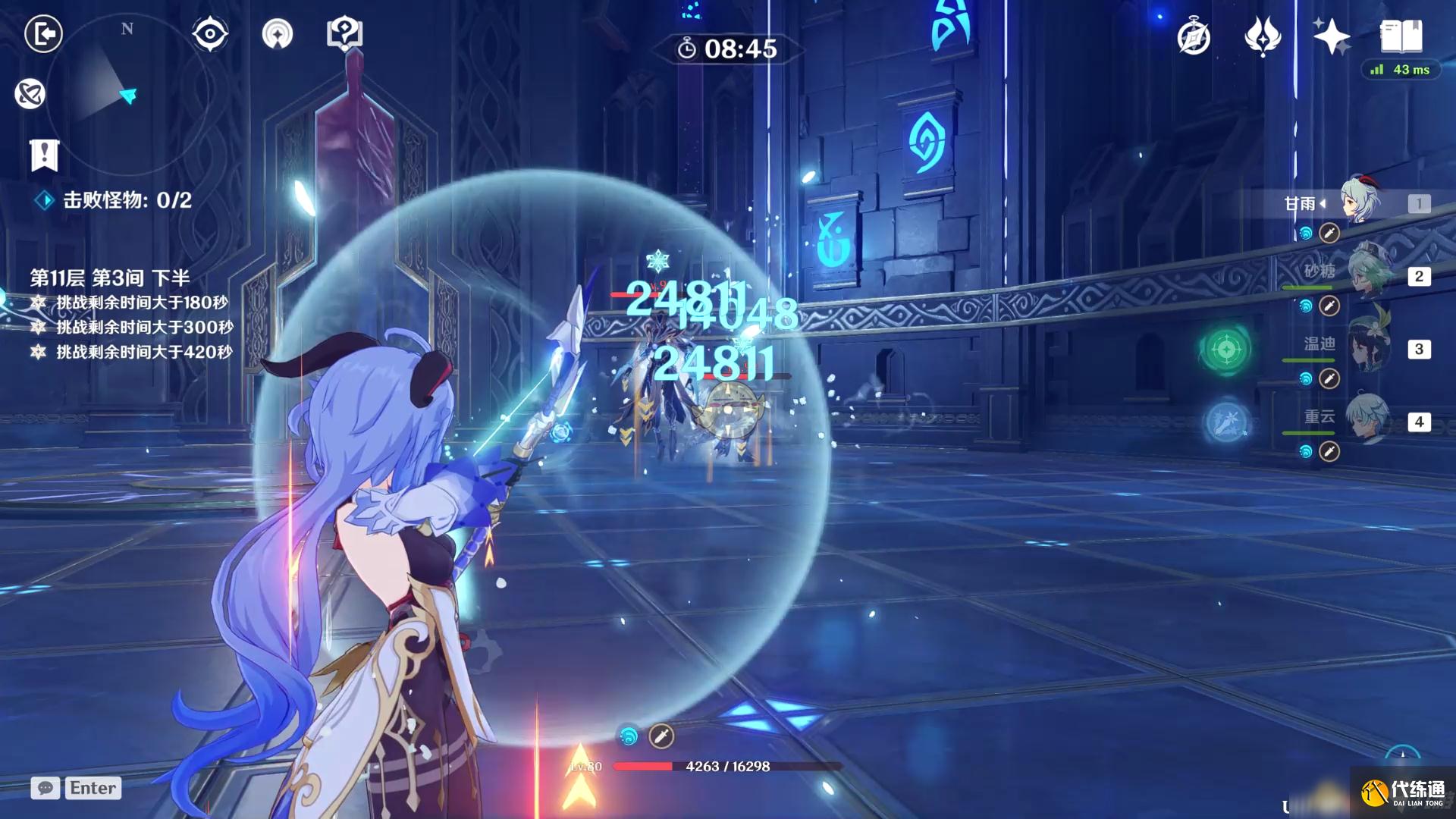Click the timer clock icon beside 08:45

[687, 47]
